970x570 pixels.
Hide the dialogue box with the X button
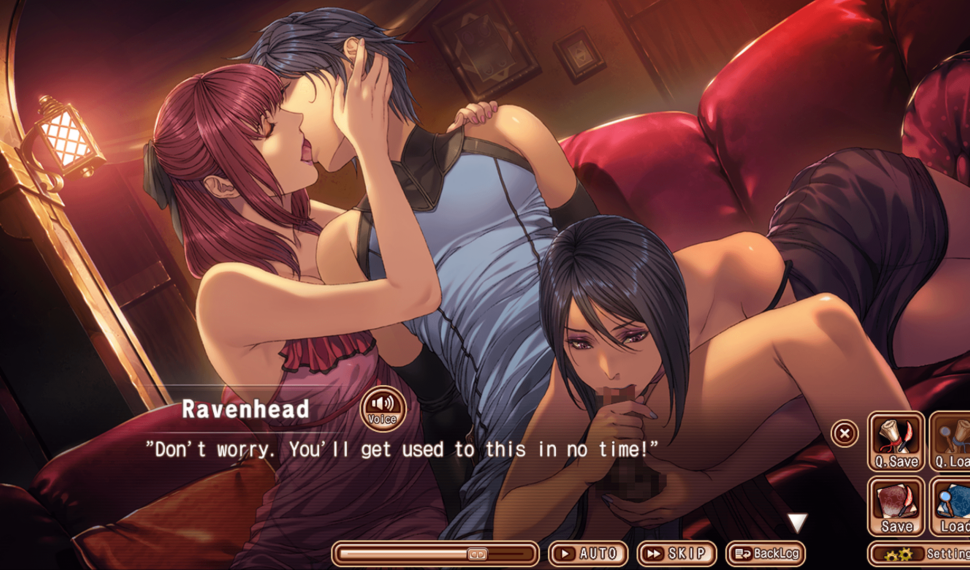coord(845,433)
